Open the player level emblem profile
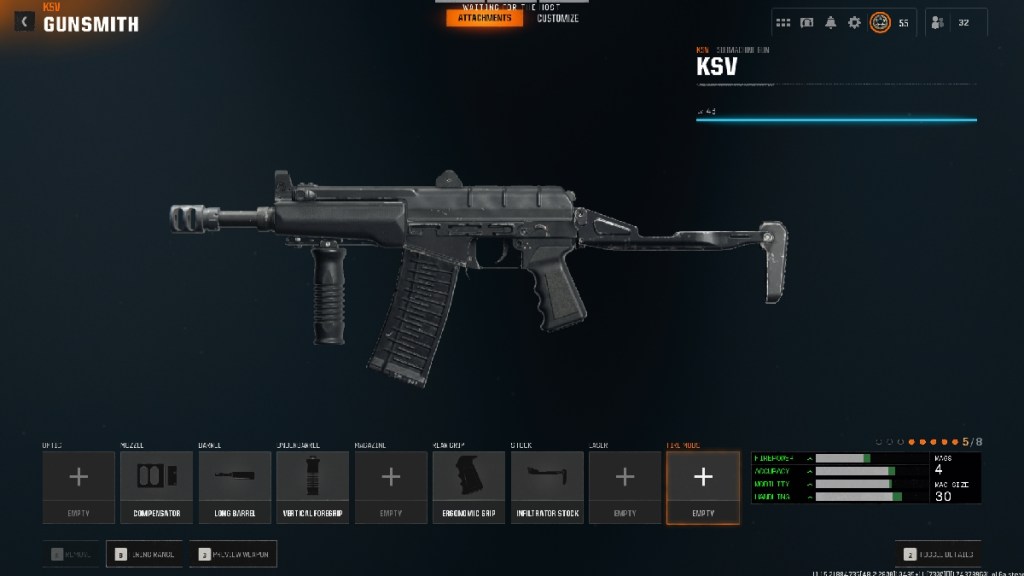 [x=880, y=23]
